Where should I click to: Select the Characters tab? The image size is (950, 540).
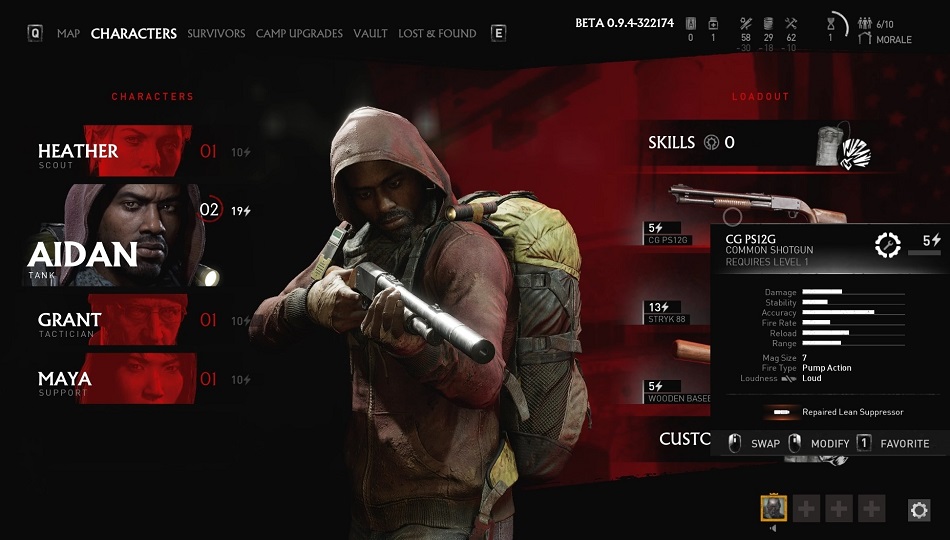tap(133, 33)
